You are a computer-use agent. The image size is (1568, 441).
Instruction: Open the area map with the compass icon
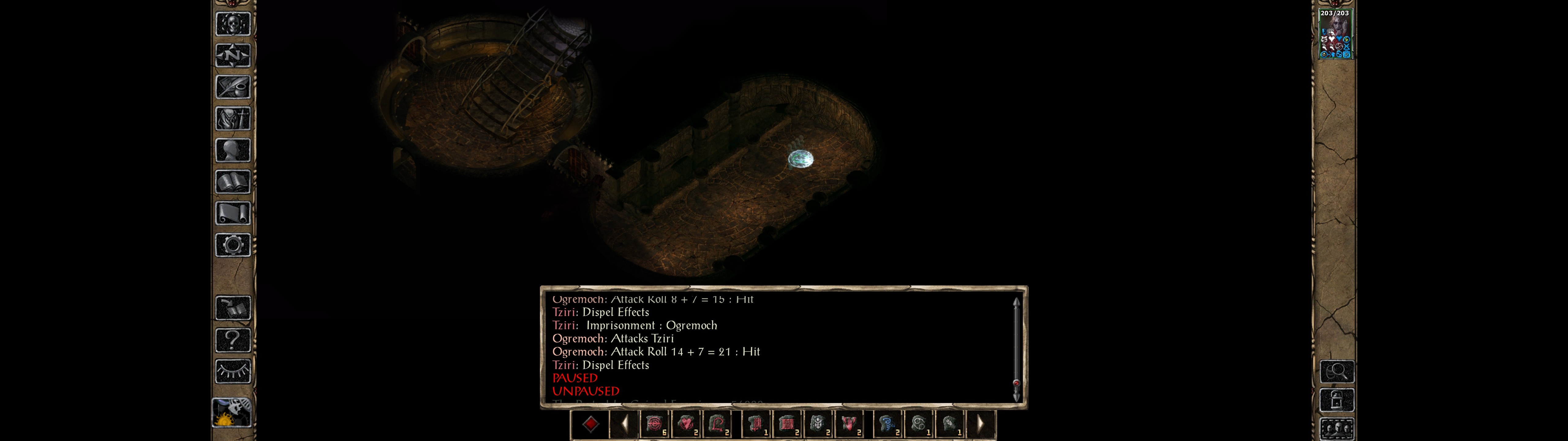232,55
